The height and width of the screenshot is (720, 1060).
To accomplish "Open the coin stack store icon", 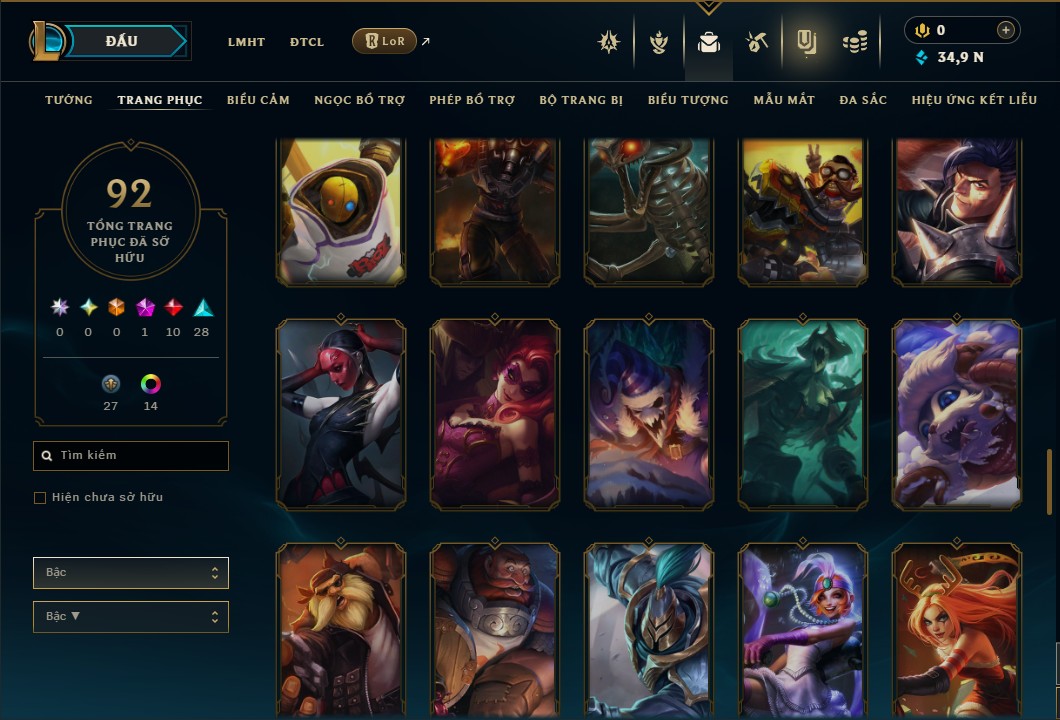I will (854, 42).
